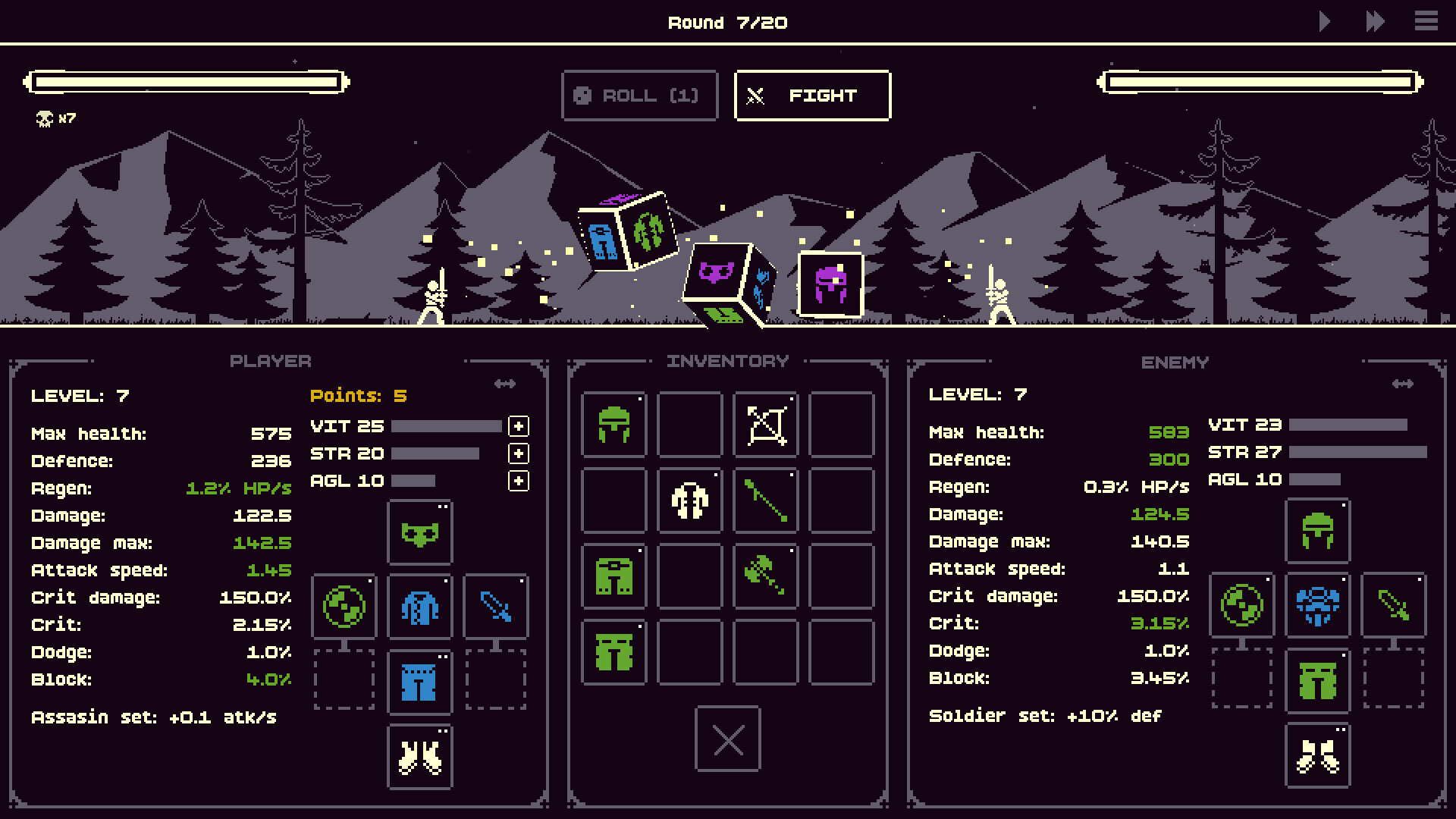Expand the Player panel with the arrows icon

click(x=505, y=384)
